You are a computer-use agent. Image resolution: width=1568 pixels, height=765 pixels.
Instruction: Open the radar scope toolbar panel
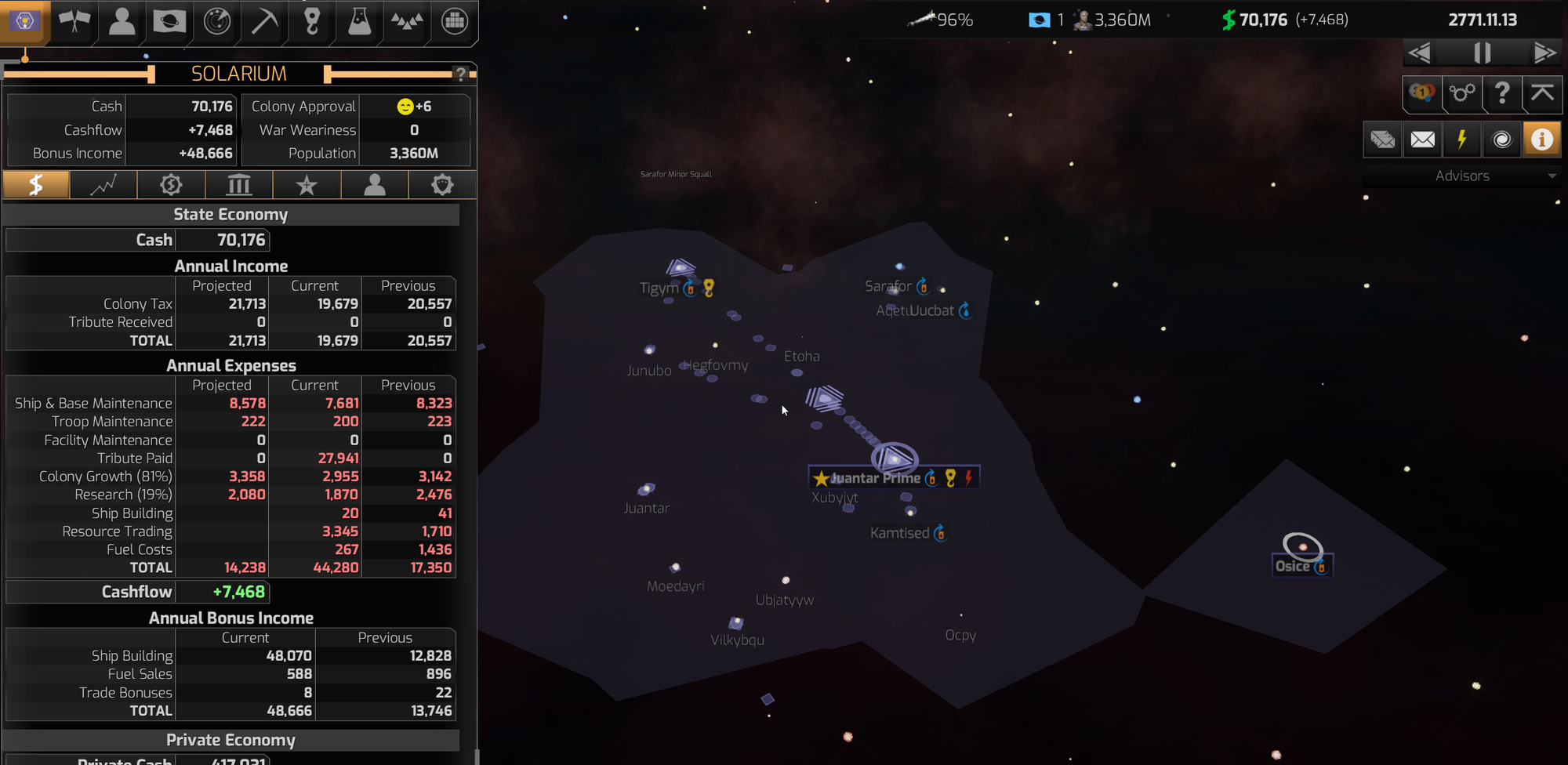coord(216,21)
